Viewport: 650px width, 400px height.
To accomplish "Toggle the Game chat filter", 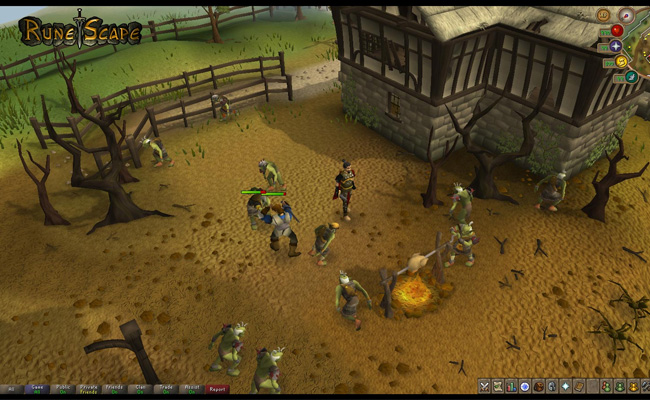I will click(x=37, y=389).
